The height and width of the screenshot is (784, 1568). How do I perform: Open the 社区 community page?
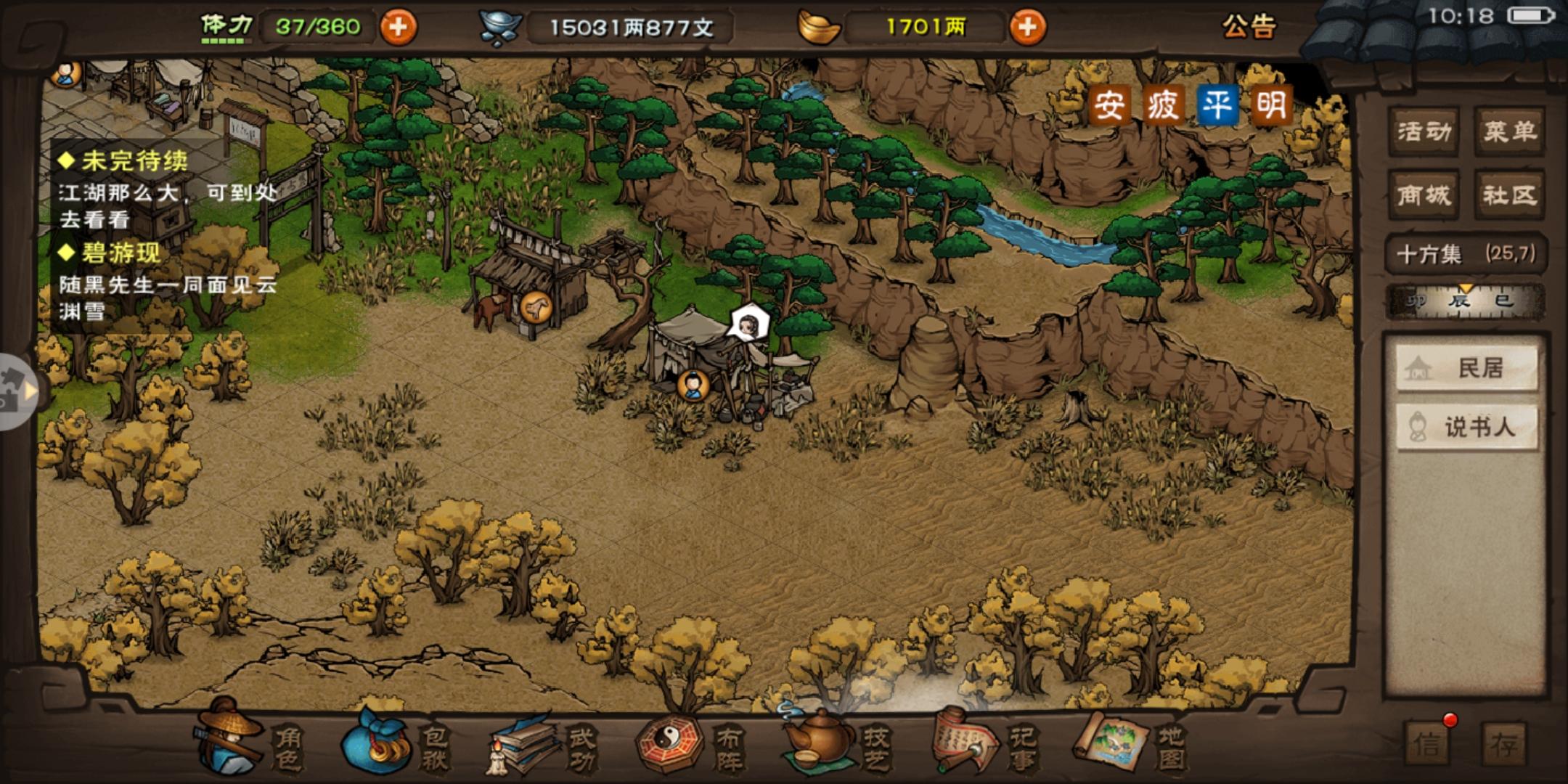[1509, 195]
